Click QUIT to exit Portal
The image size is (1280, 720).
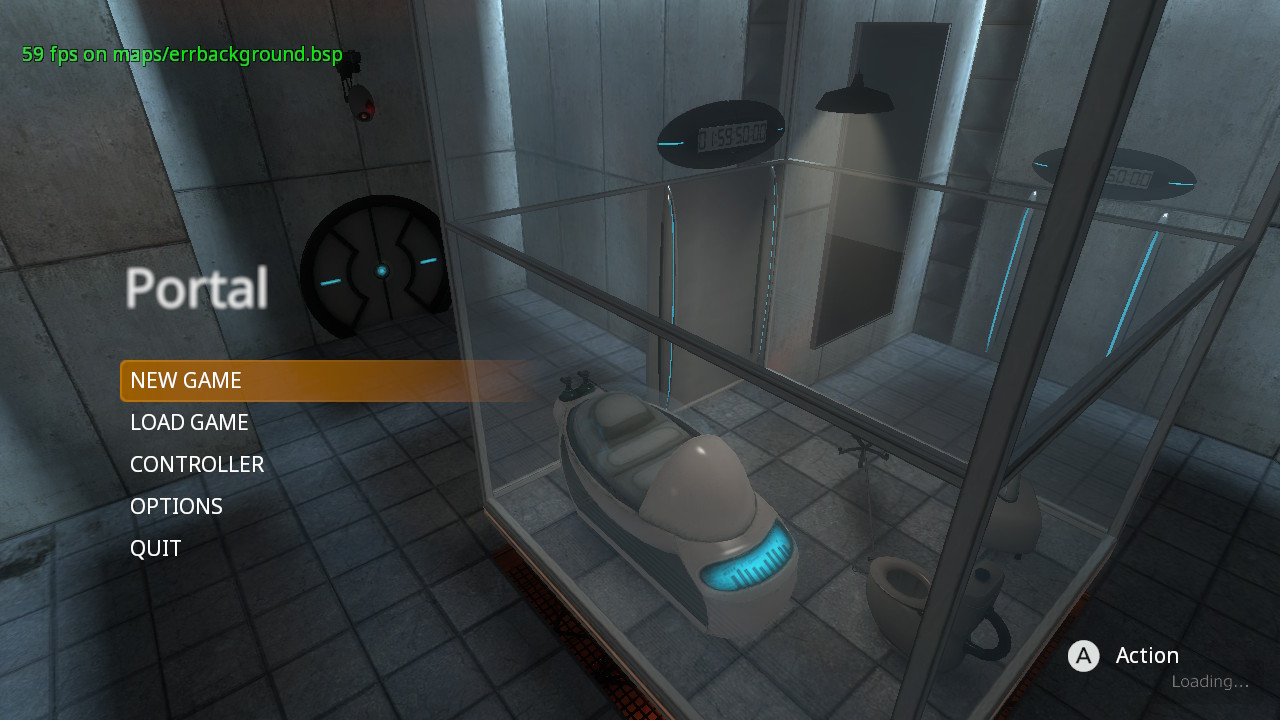point(156,548)
